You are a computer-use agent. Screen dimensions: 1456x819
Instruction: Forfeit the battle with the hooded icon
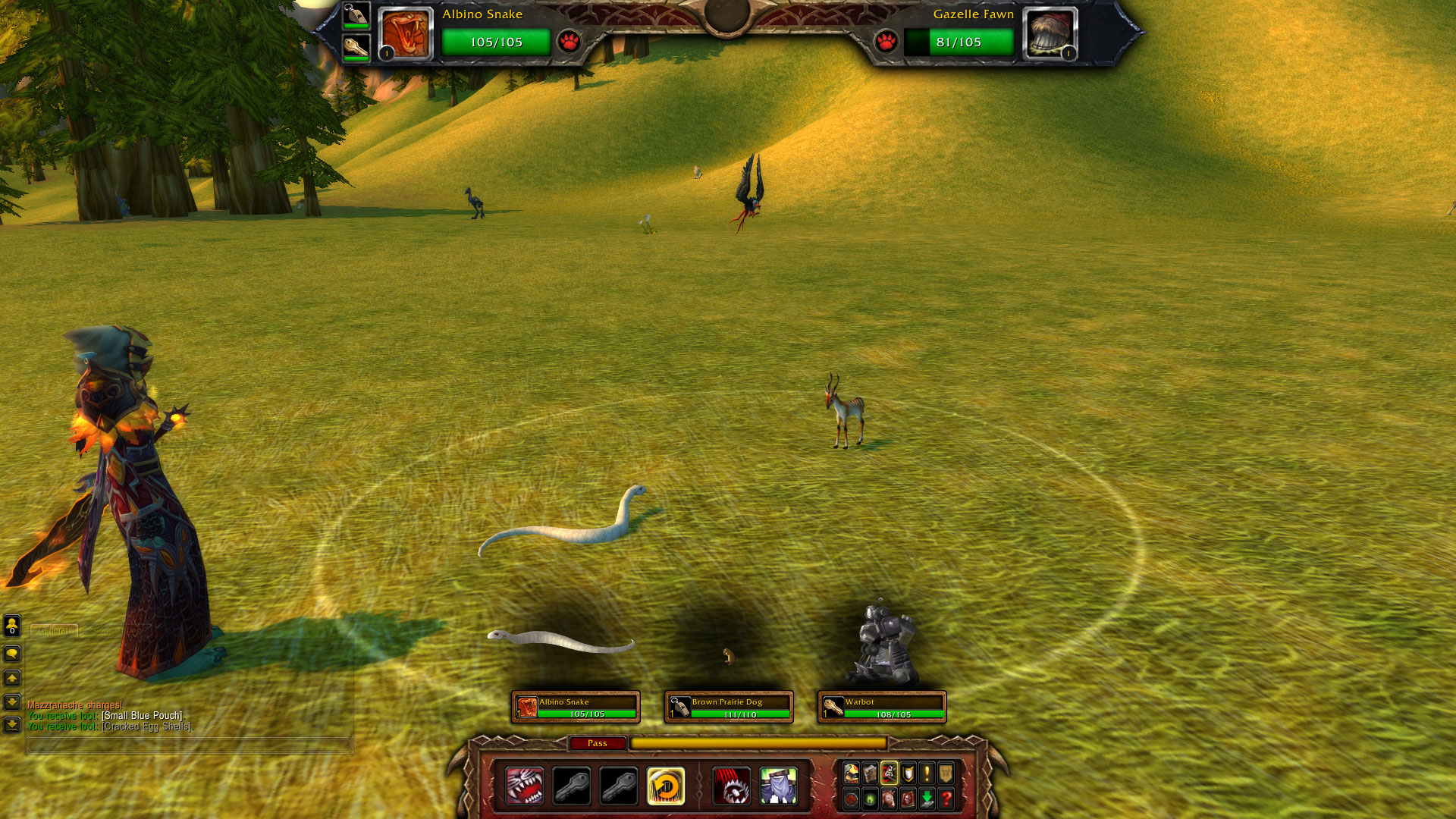[779, 786]
